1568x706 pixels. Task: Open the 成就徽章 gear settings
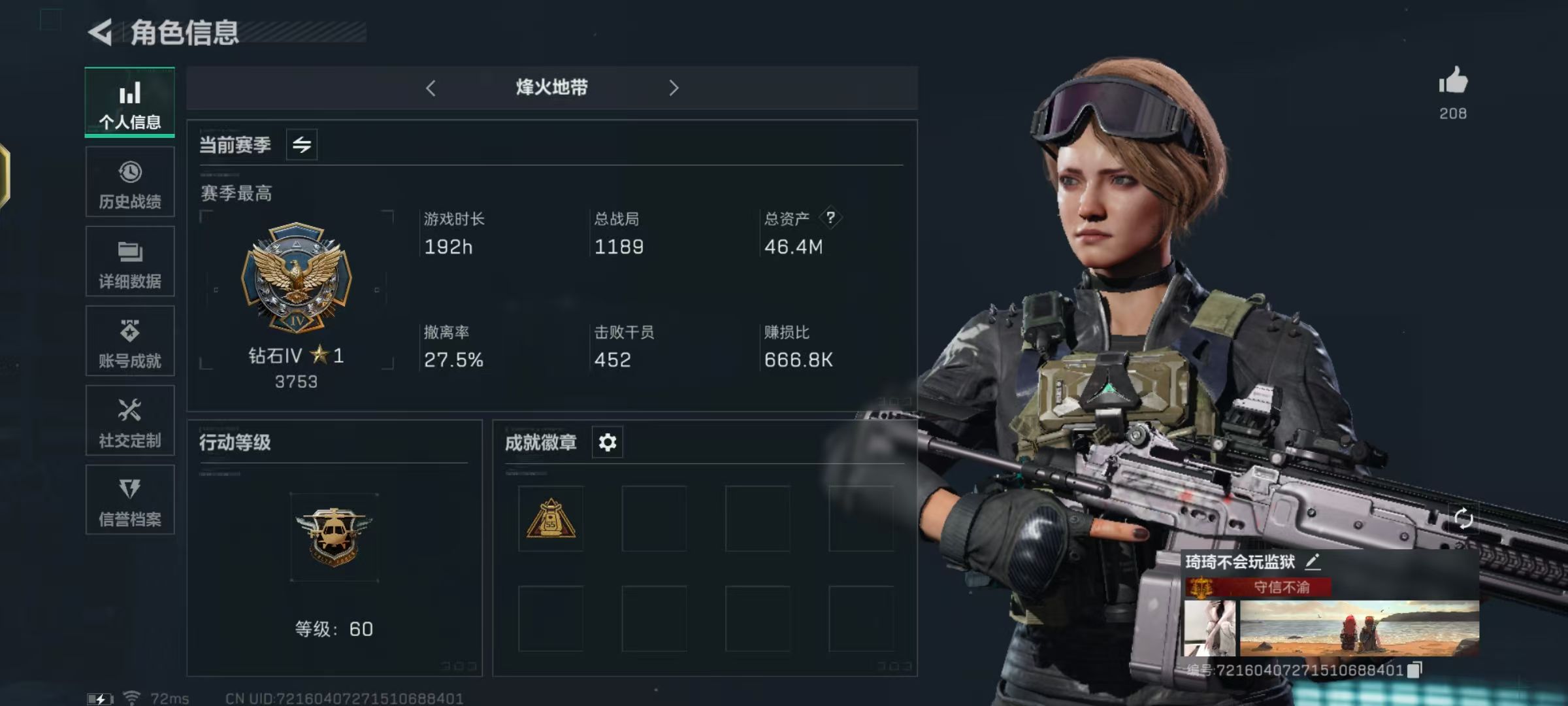608,443
